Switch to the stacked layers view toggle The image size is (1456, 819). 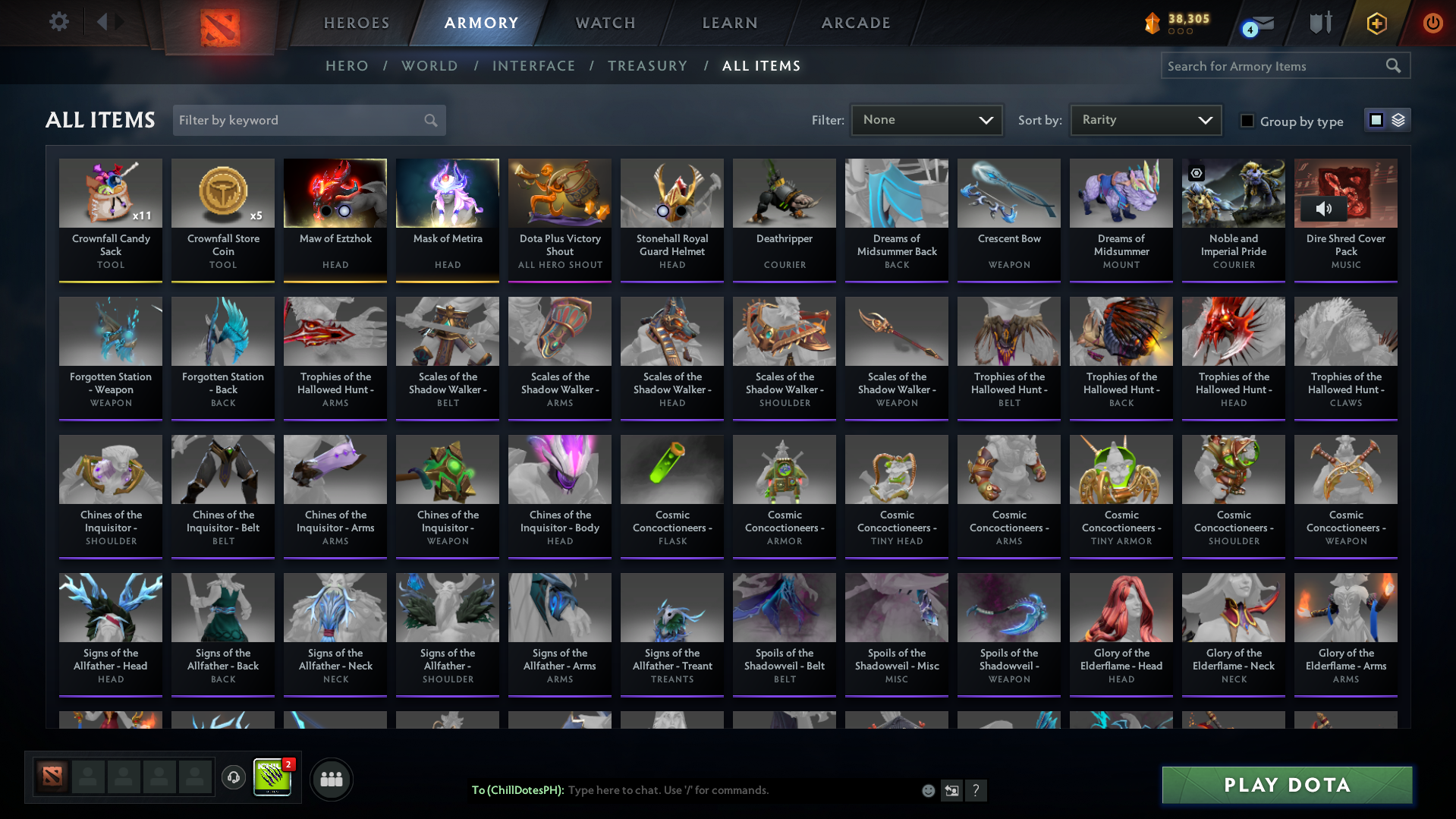point(1397,120)
